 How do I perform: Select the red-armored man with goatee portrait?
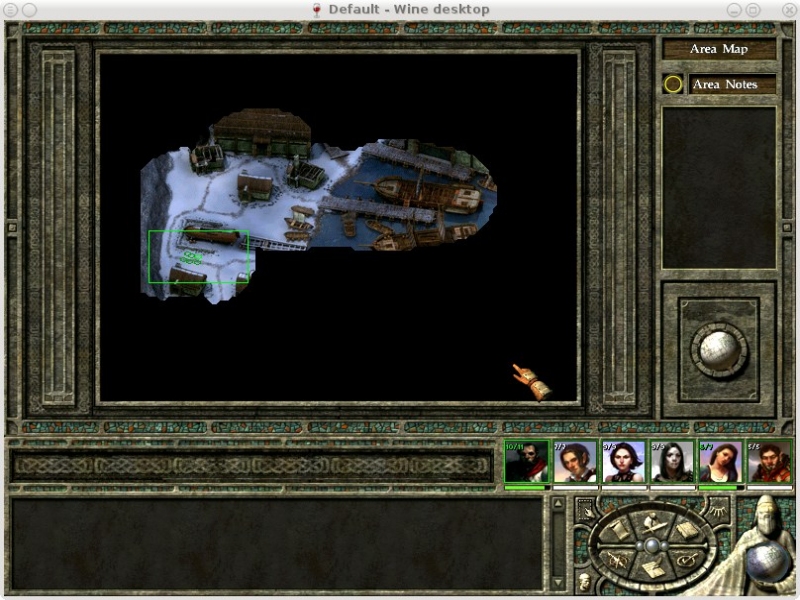(769, 464)
